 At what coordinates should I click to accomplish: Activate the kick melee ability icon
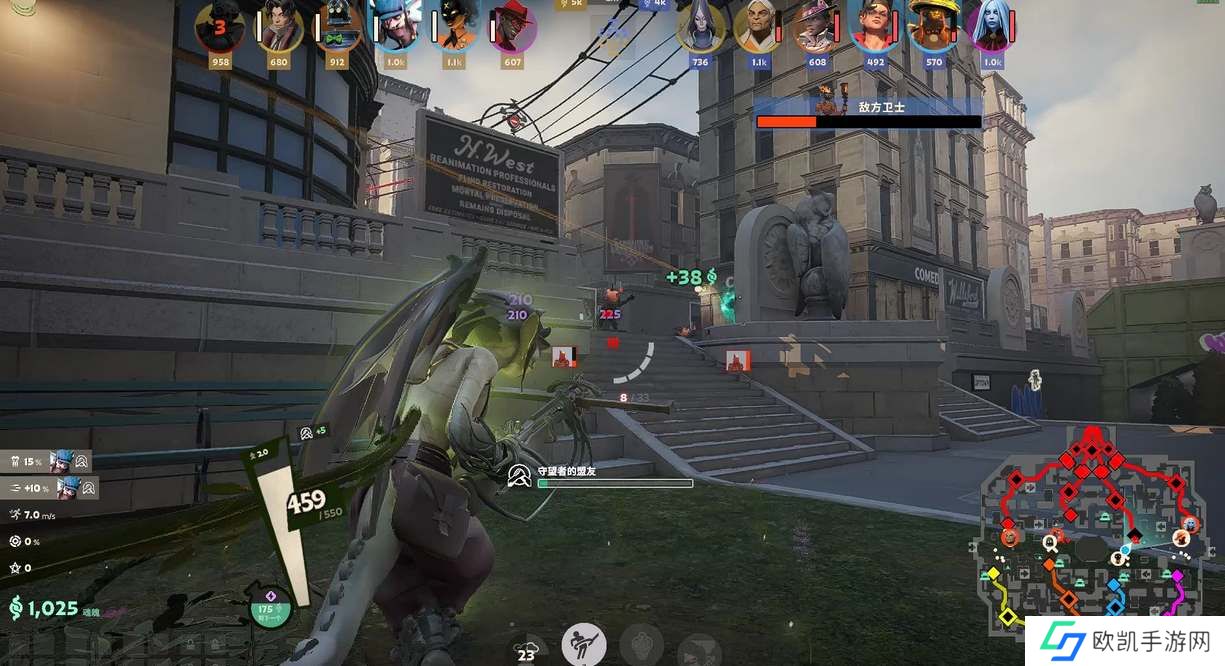pos(584,644)
